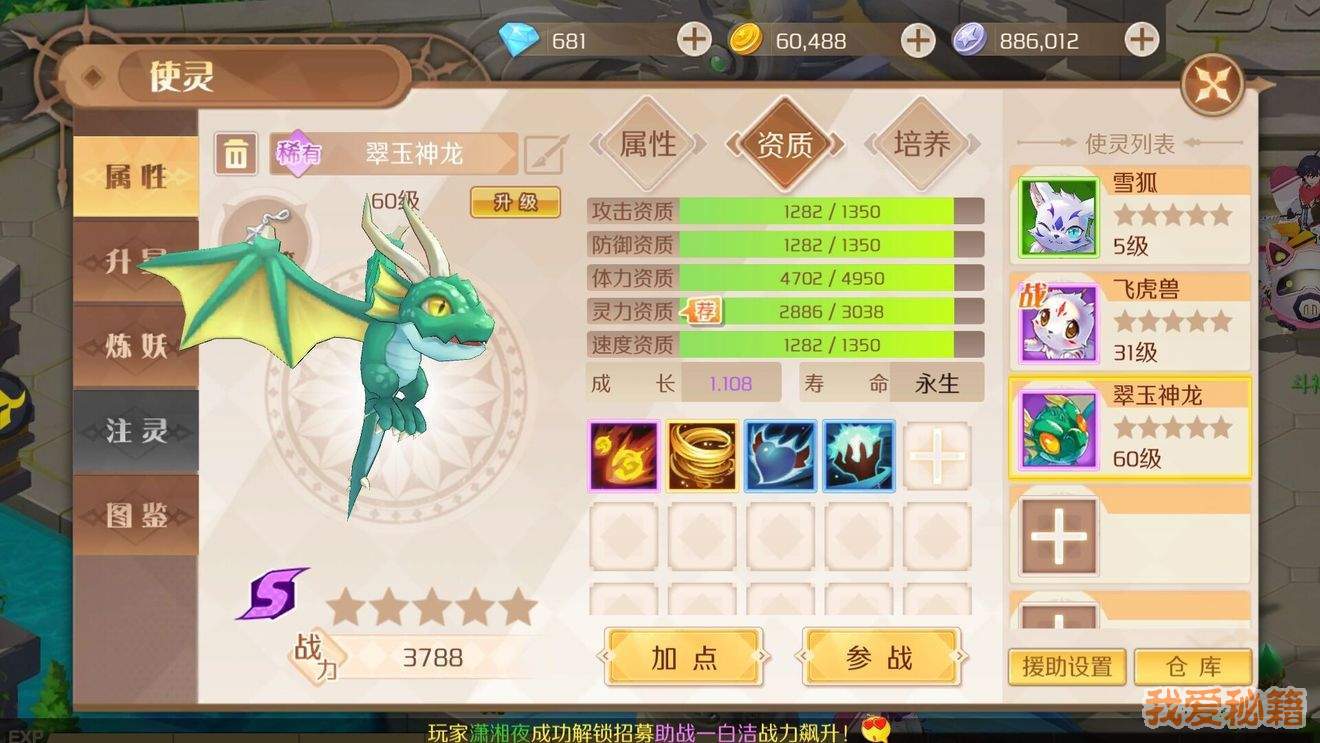
Task: Add gold coins with the plus button
Action: 917,41
